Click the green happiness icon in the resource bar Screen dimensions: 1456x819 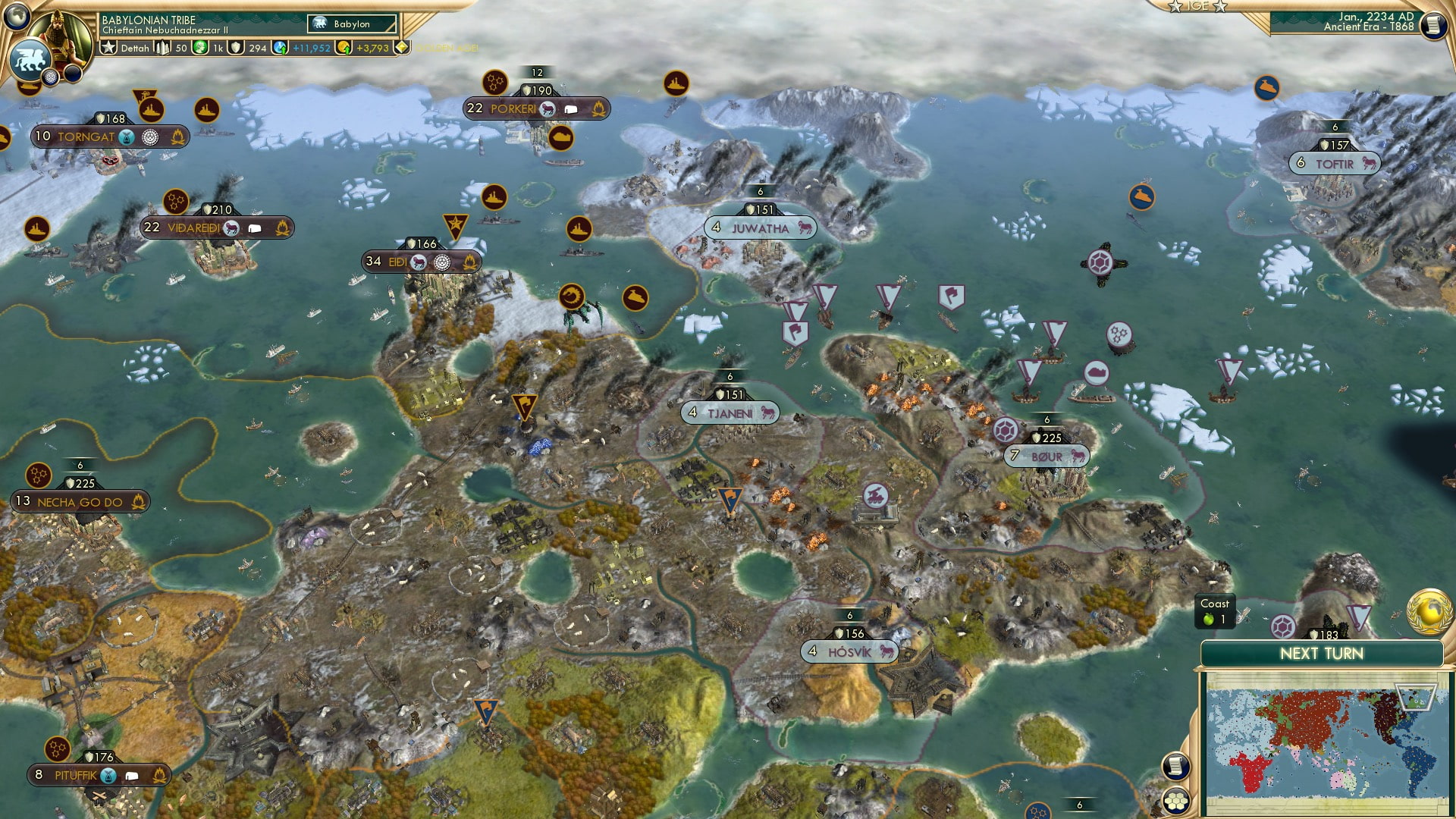coord(199,47)
